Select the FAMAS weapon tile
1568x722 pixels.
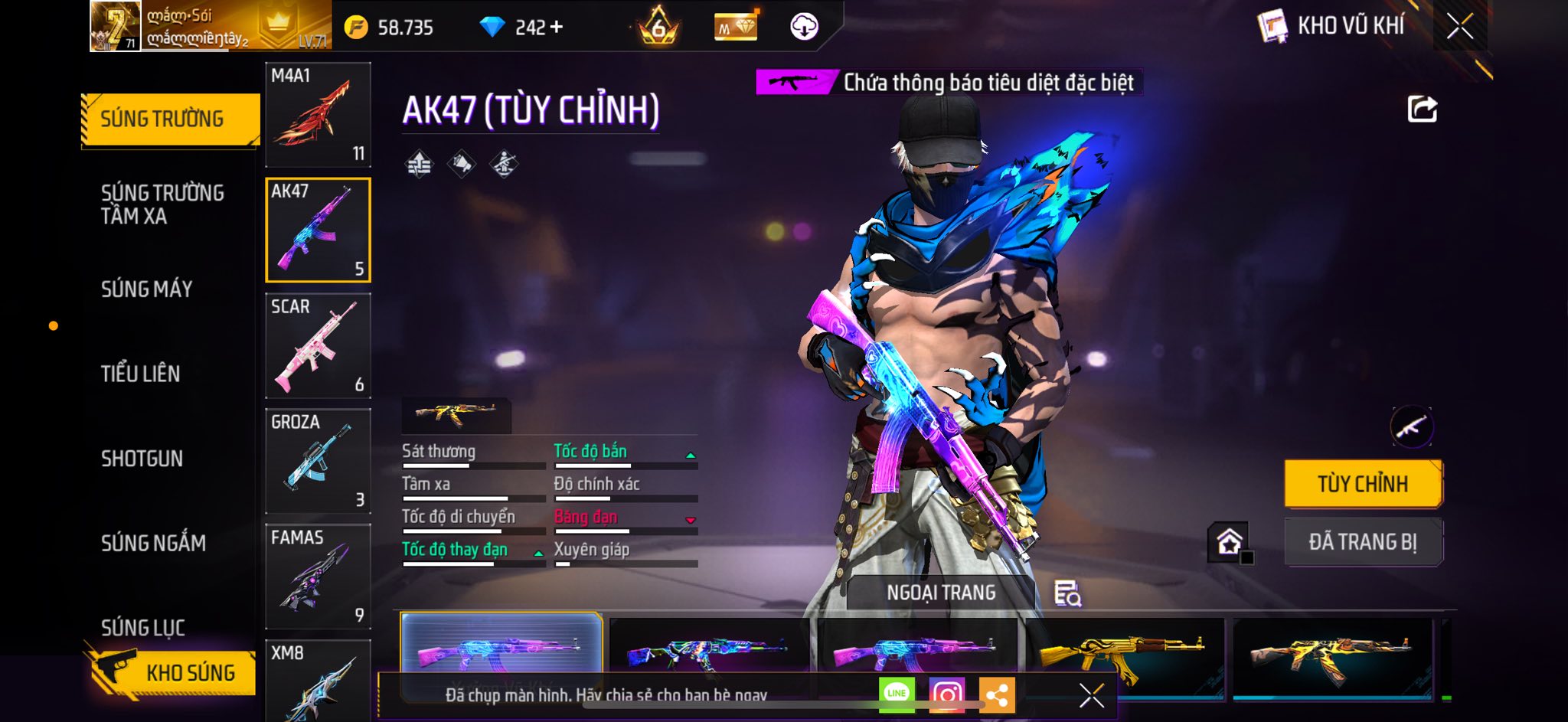click(318, 576)
